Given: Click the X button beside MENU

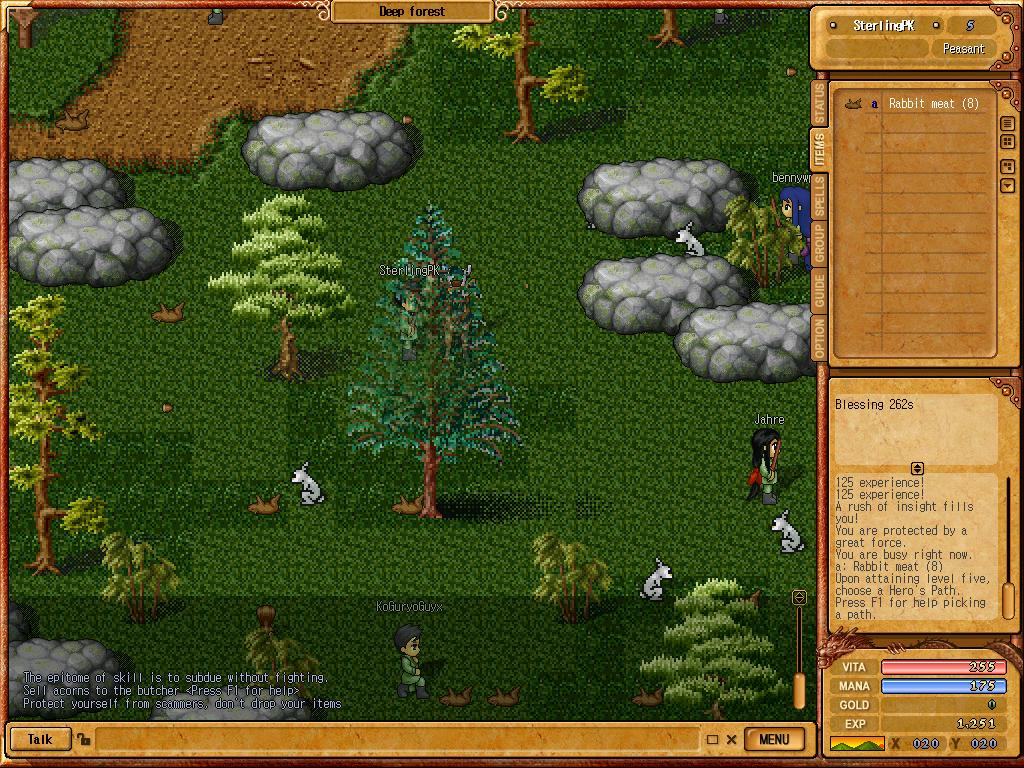Looking at the screenshot, I should pos(732,740).
